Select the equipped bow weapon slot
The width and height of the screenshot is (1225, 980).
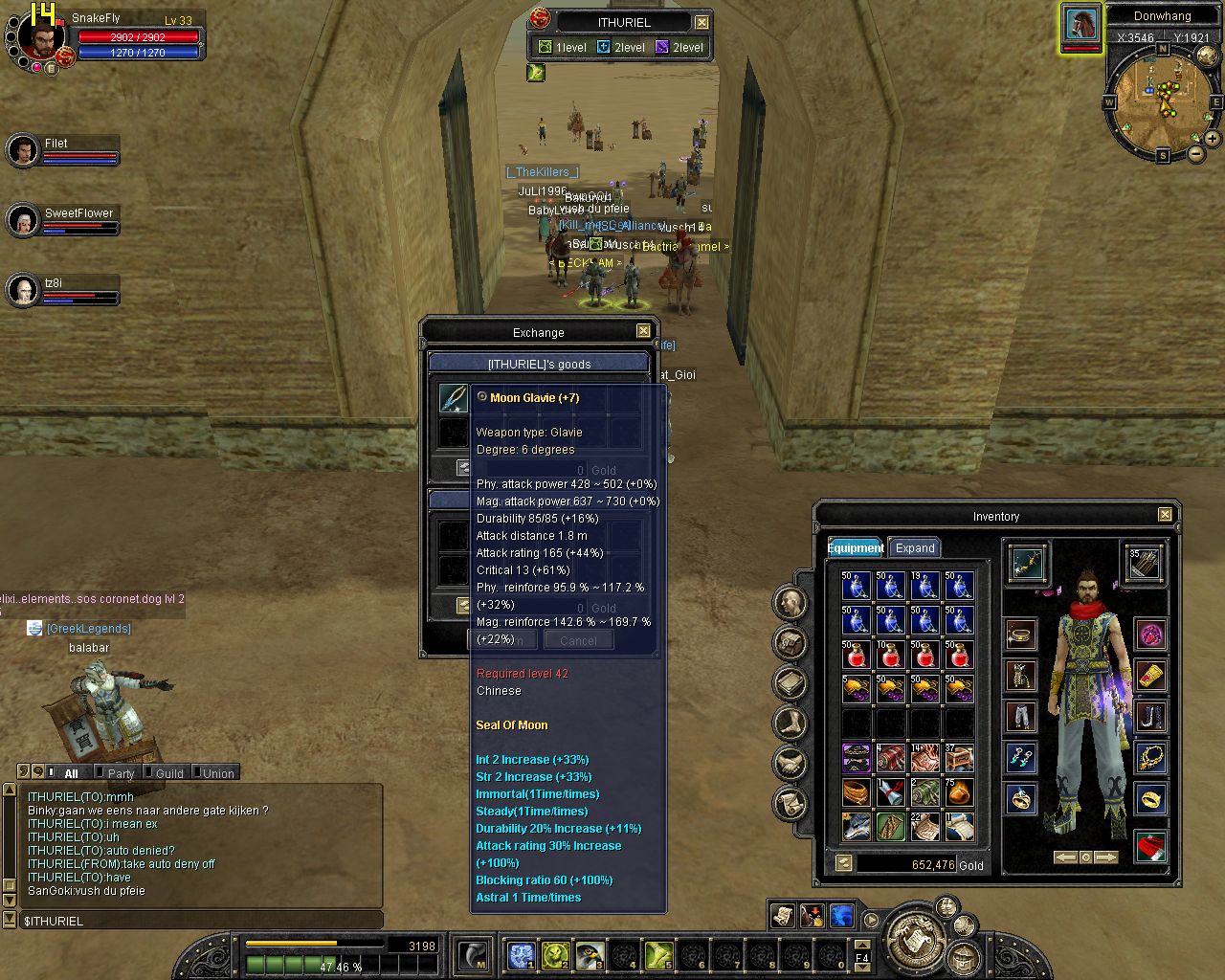pos(1027,563)
